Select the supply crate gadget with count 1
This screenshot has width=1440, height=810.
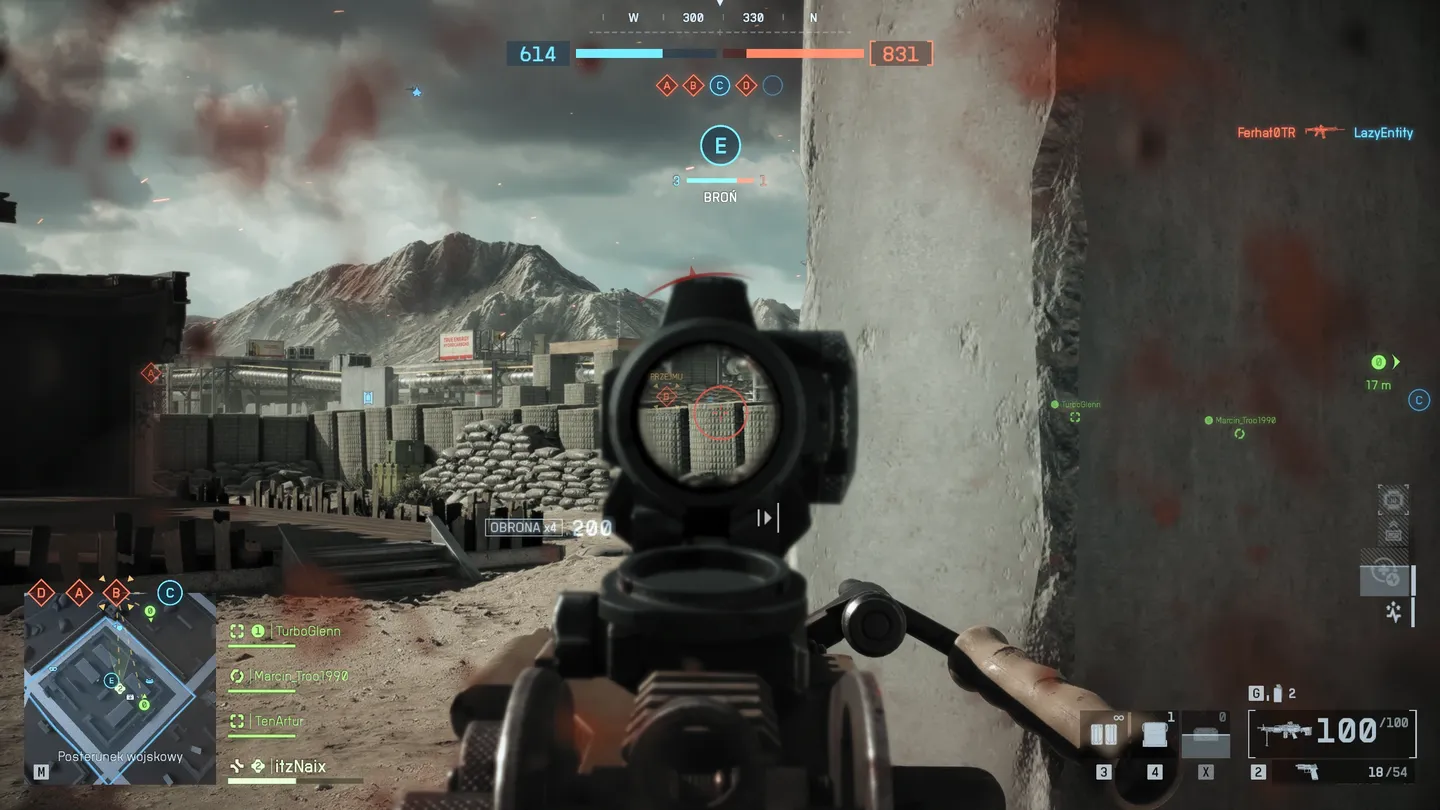[1155, 735]
